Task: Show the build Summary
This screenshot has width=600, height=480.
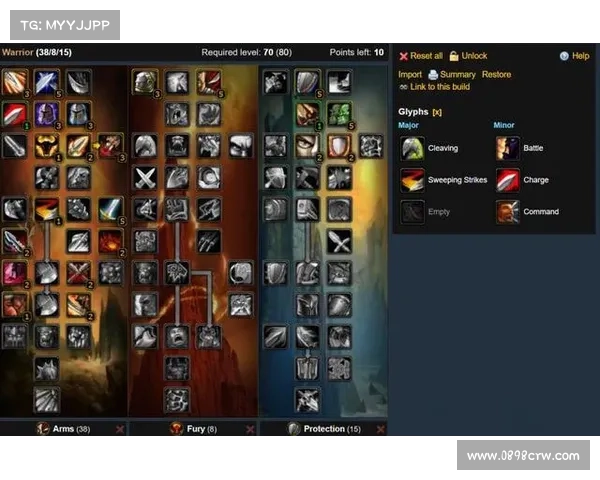Action: click(458, 74)
